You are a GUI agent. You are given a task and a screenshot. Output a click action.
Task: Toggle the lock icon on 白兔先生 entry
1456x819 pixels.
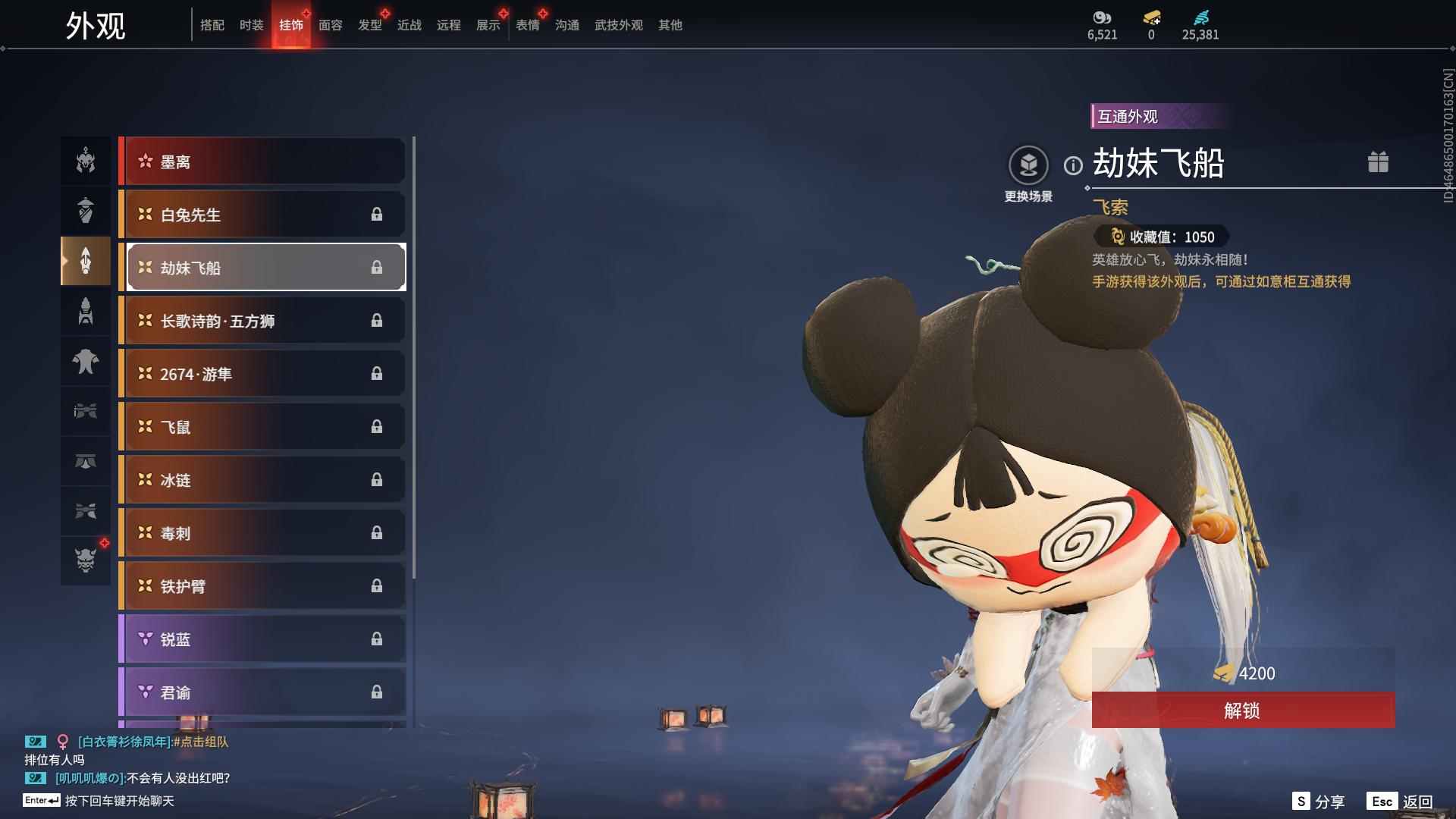pos(377,215)
